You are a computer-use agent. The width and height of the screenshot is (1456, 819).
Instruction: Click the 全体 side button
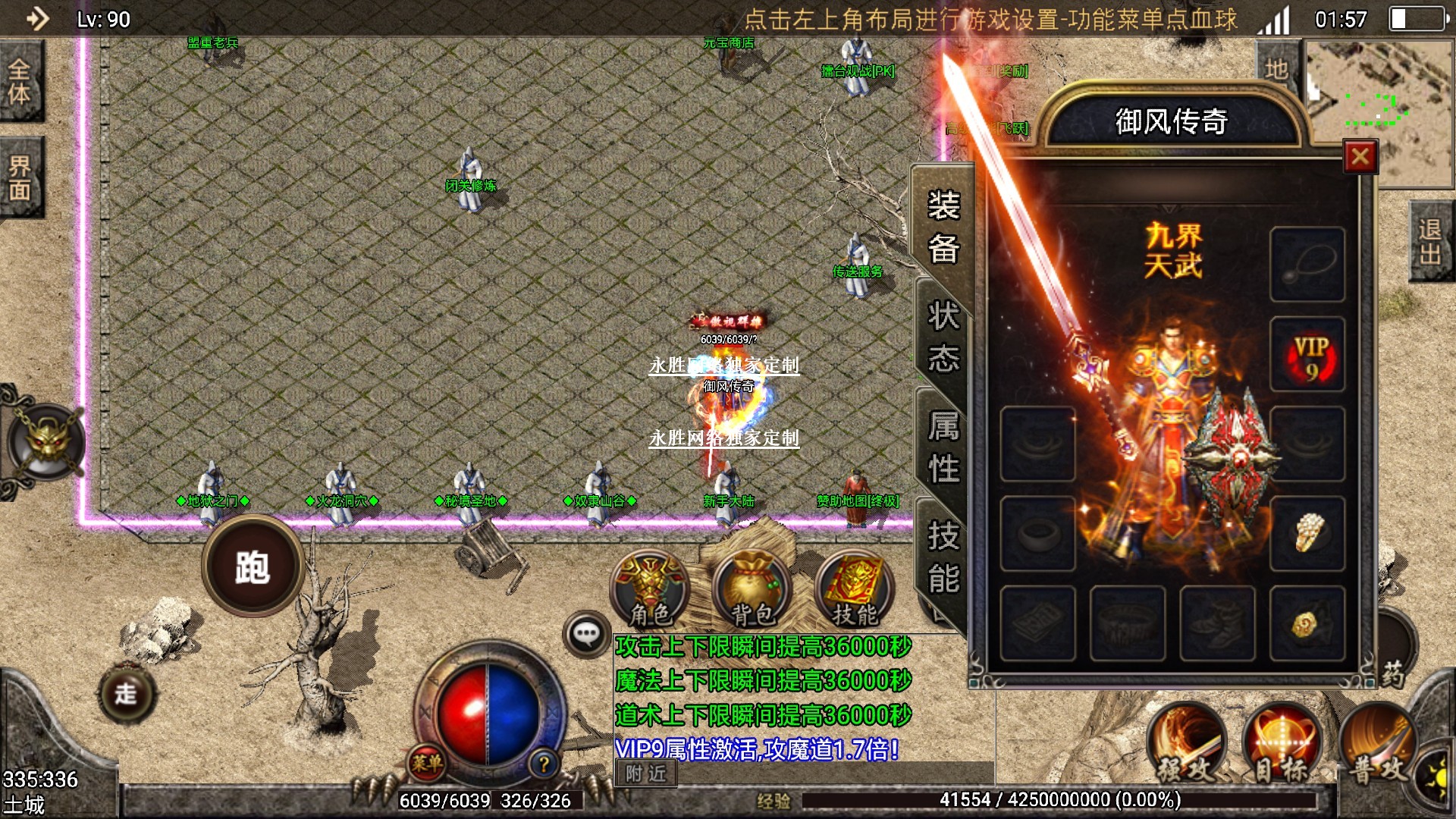20,82
